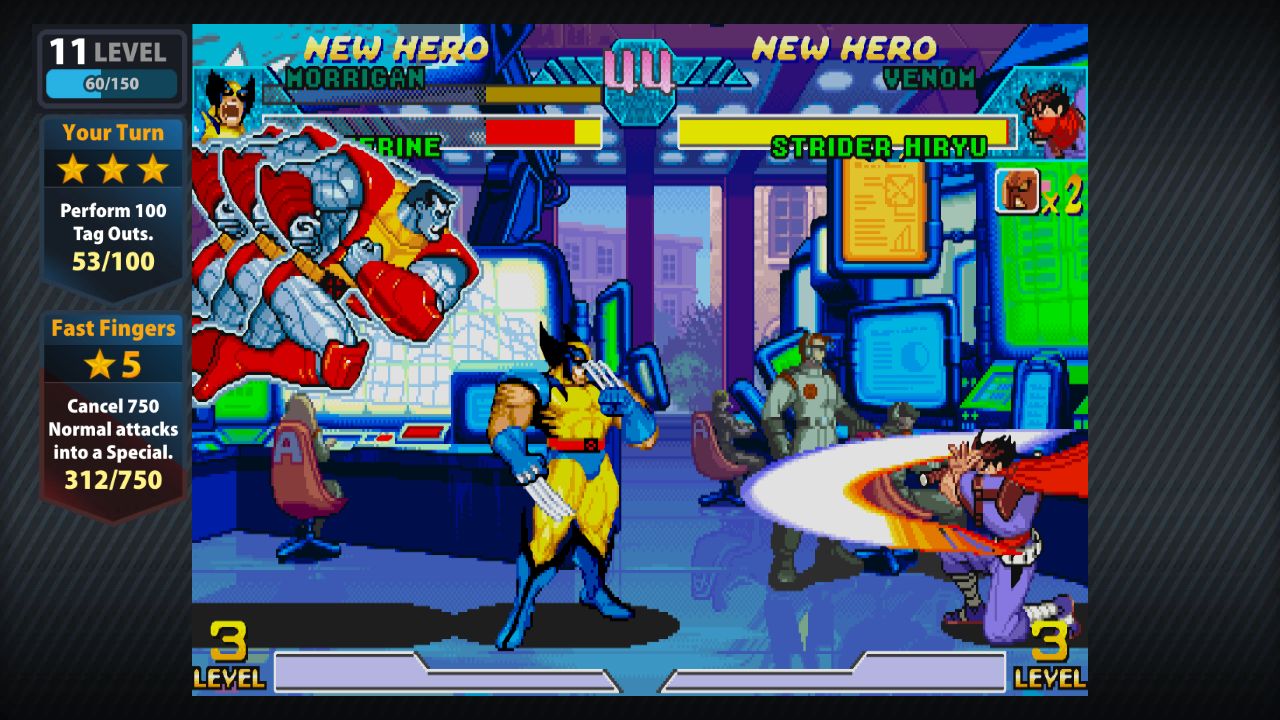Tap the Your Turn header banner
Viewport: 1280px width, 720px height.
coord(113,133)
